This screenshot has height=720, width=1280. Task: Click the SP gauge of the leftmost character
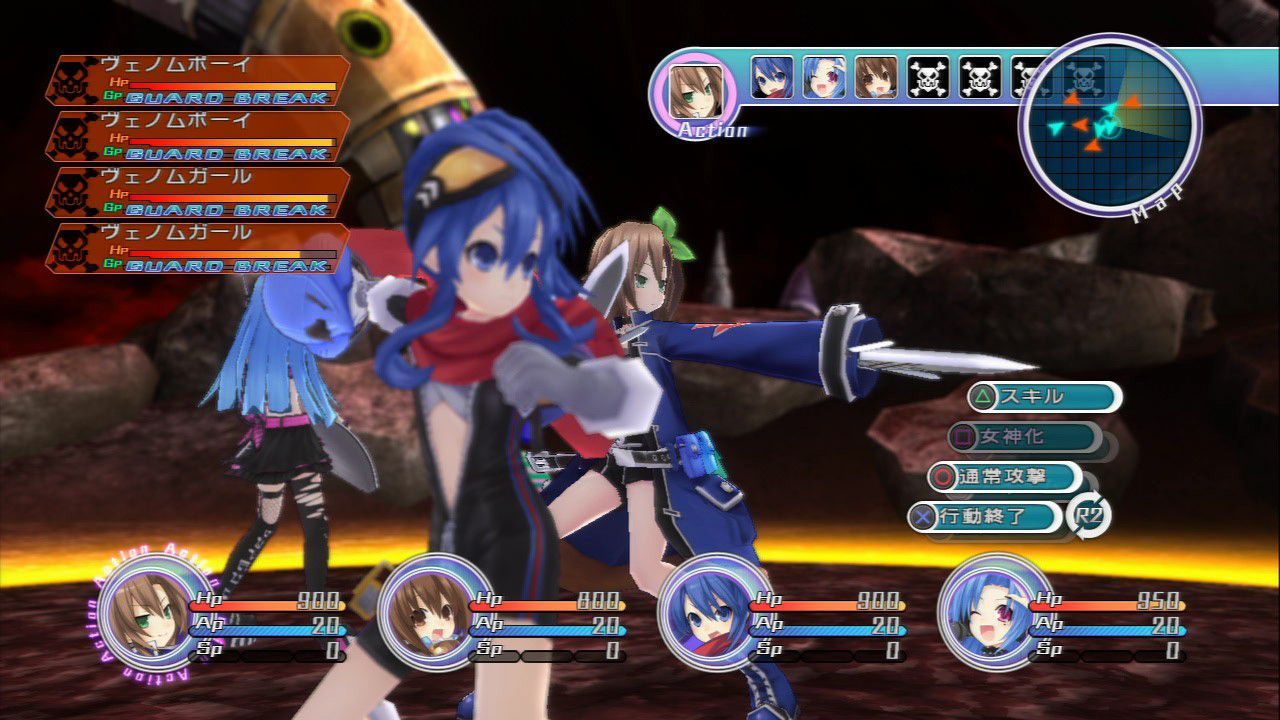(265, 654)
